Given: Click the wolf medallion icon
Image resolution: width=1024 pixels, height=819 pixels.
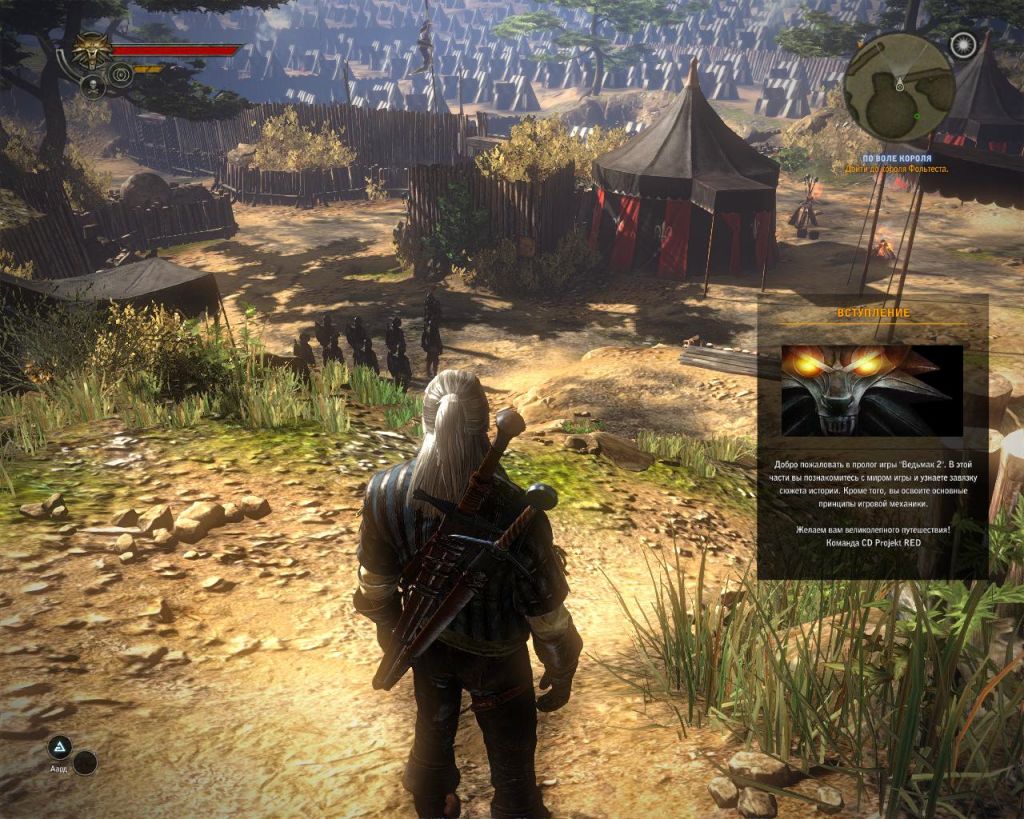Looking at the screenshot, I should pyautogui.click(x=93, y=48).
